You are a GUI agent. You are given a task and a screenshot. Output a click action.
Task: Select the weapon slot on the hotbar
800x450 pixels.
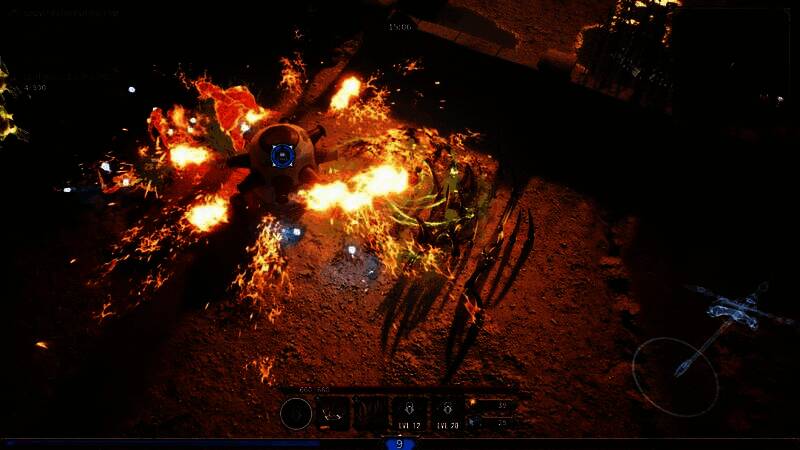[x=334, y=413]
